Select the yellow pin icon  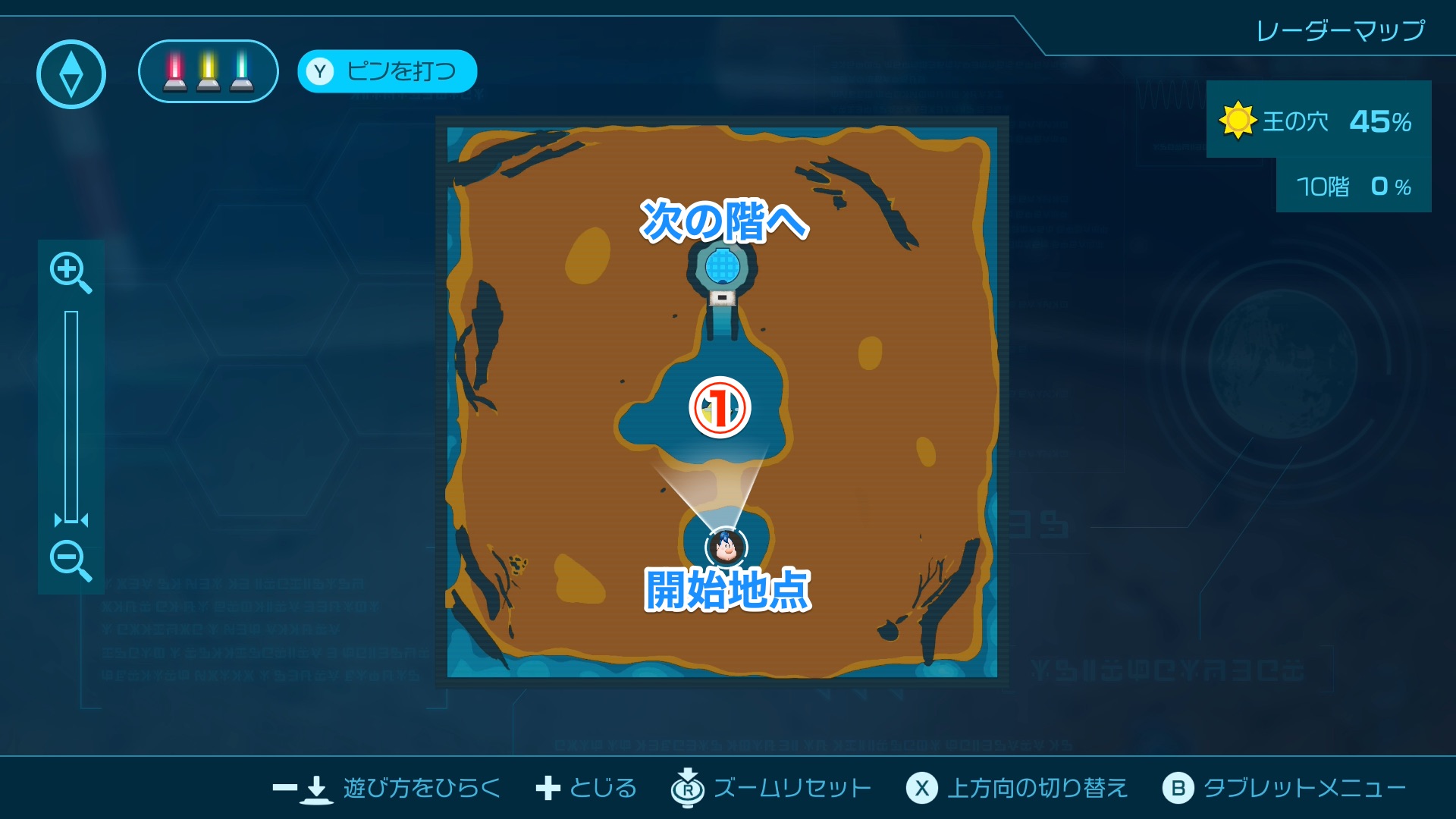coord(207,73)
